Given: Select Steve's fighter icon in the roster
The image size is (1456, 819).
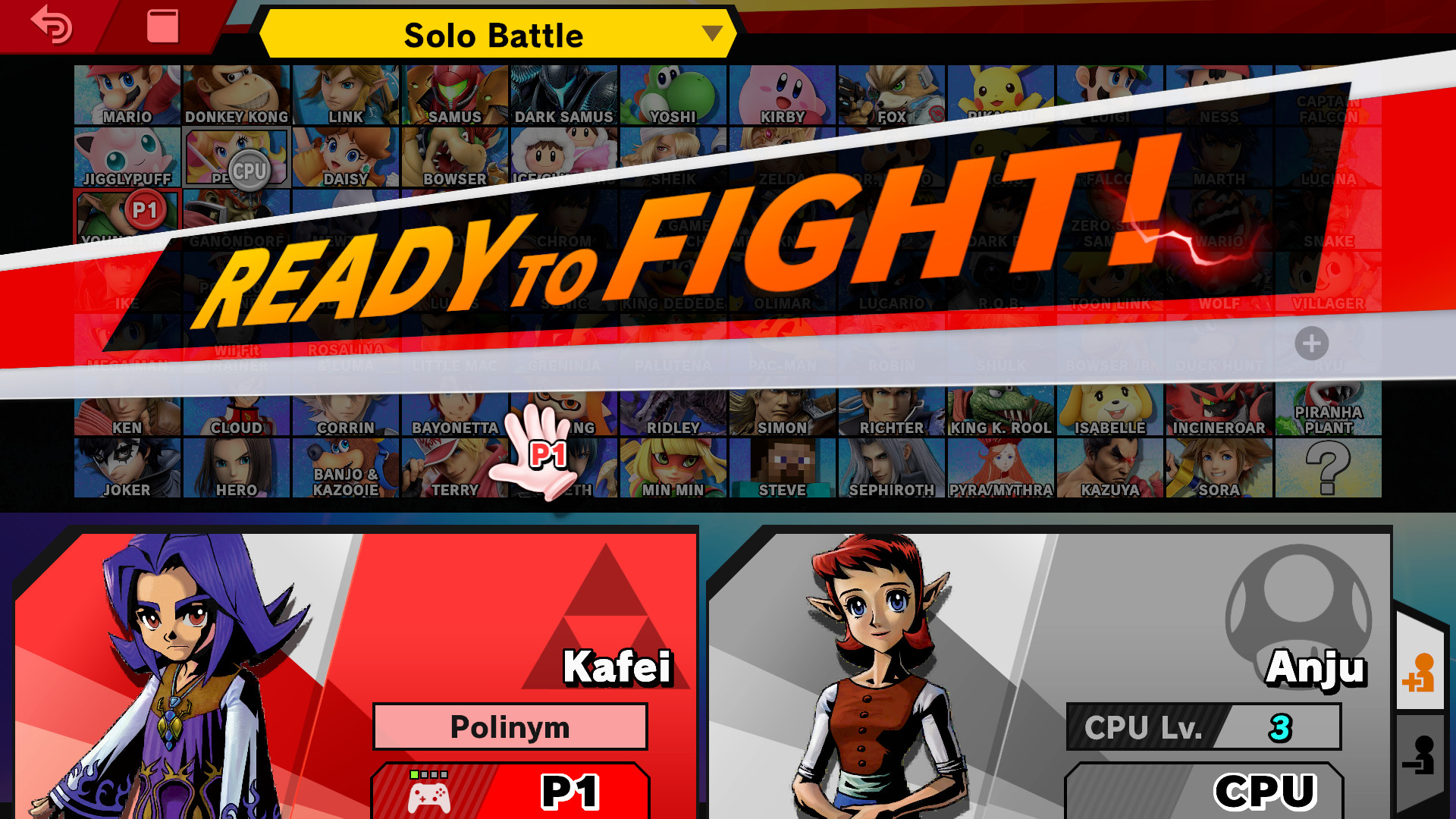Looking at the screenshot, I should coord(782,468).
